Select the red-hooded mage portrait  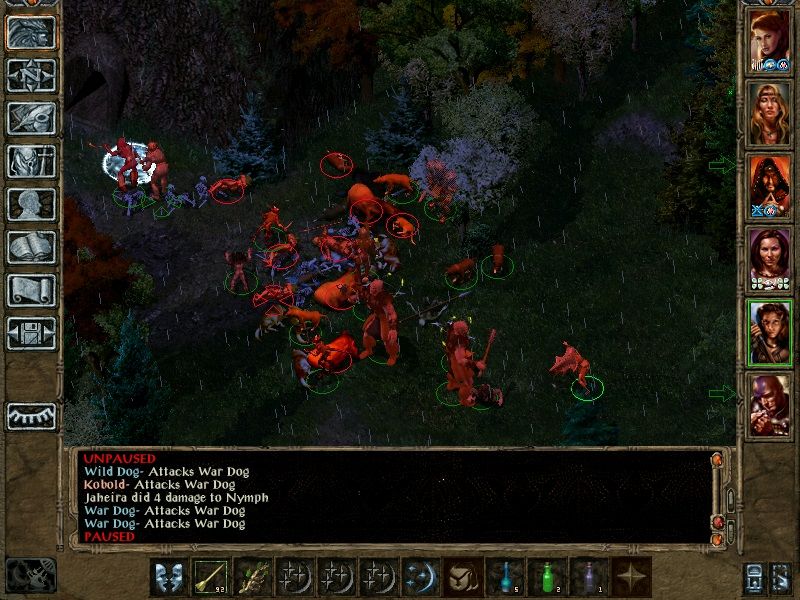[769, 186]
